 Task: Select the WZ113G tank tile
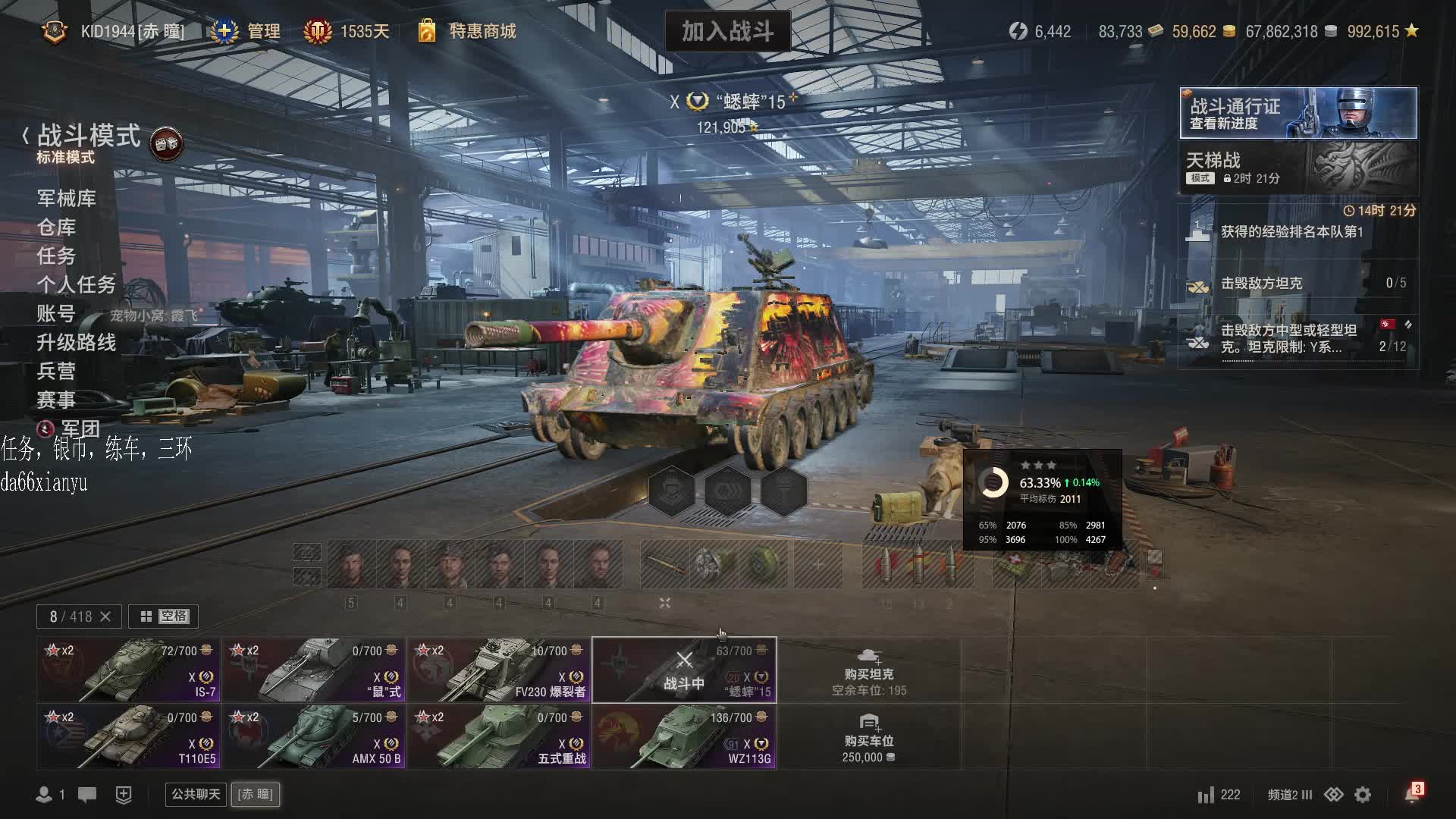tap(684, 736)
